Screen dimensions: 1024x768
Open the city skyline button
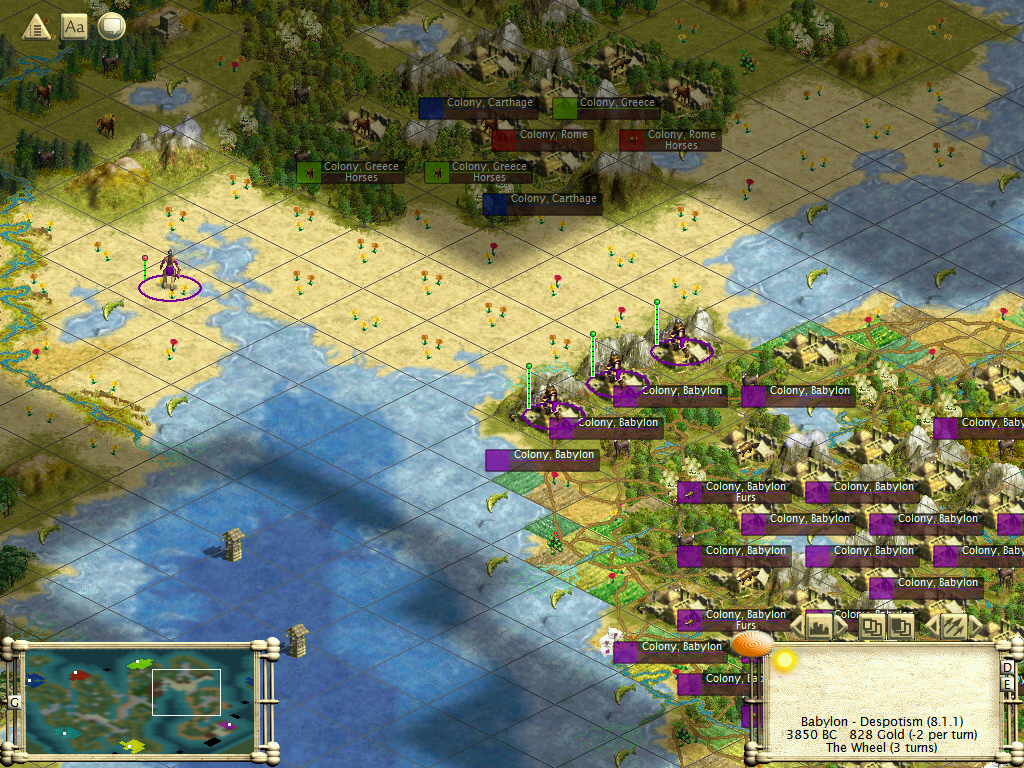(x=820, y=627)
